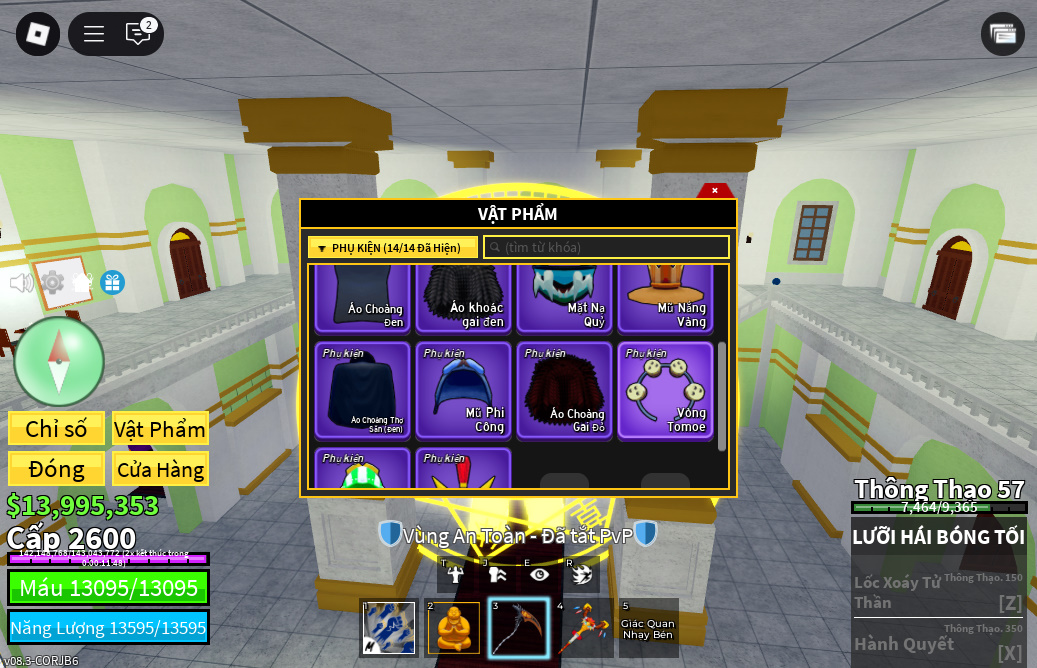Select the Mũ Phi Công accessory
1037x668 pixels.
click(x=463, y=391)
